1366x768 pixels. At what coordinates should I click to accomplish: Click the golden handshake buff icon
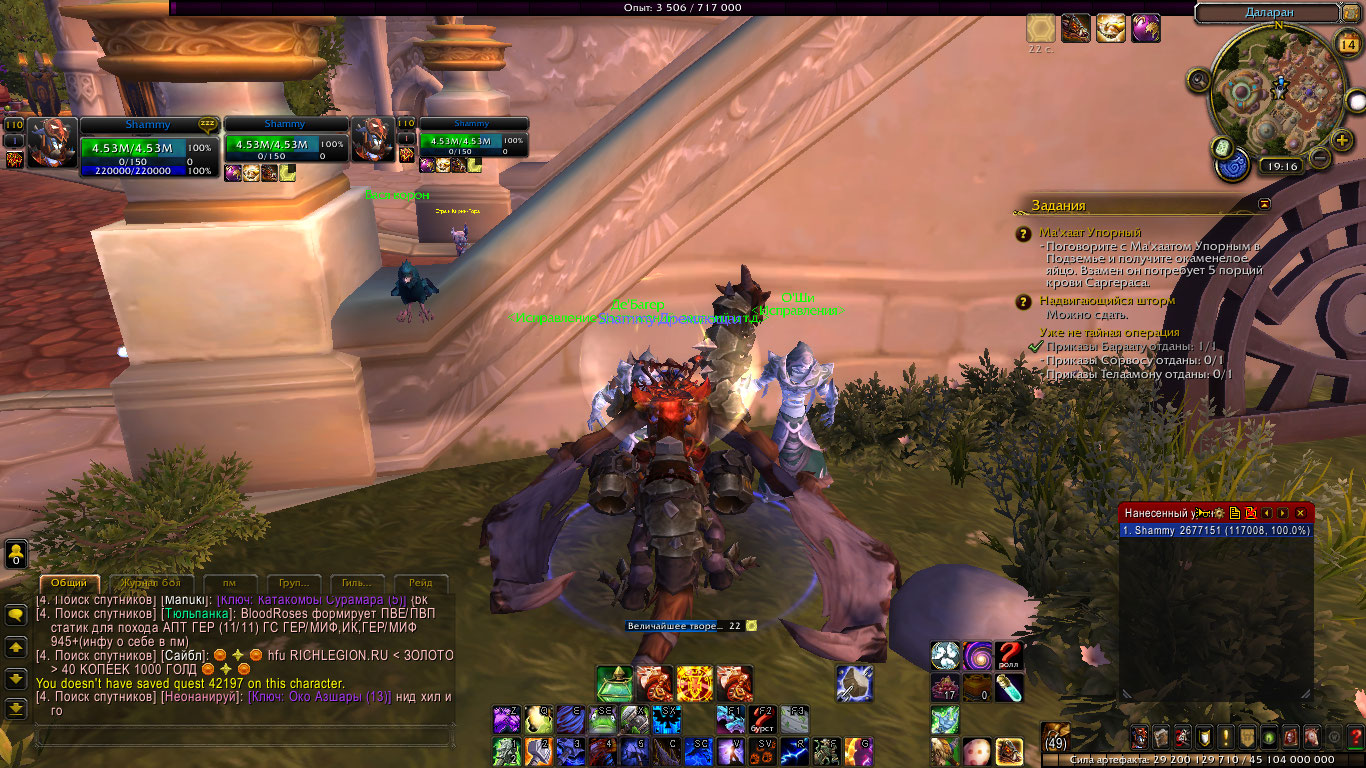1110,28
